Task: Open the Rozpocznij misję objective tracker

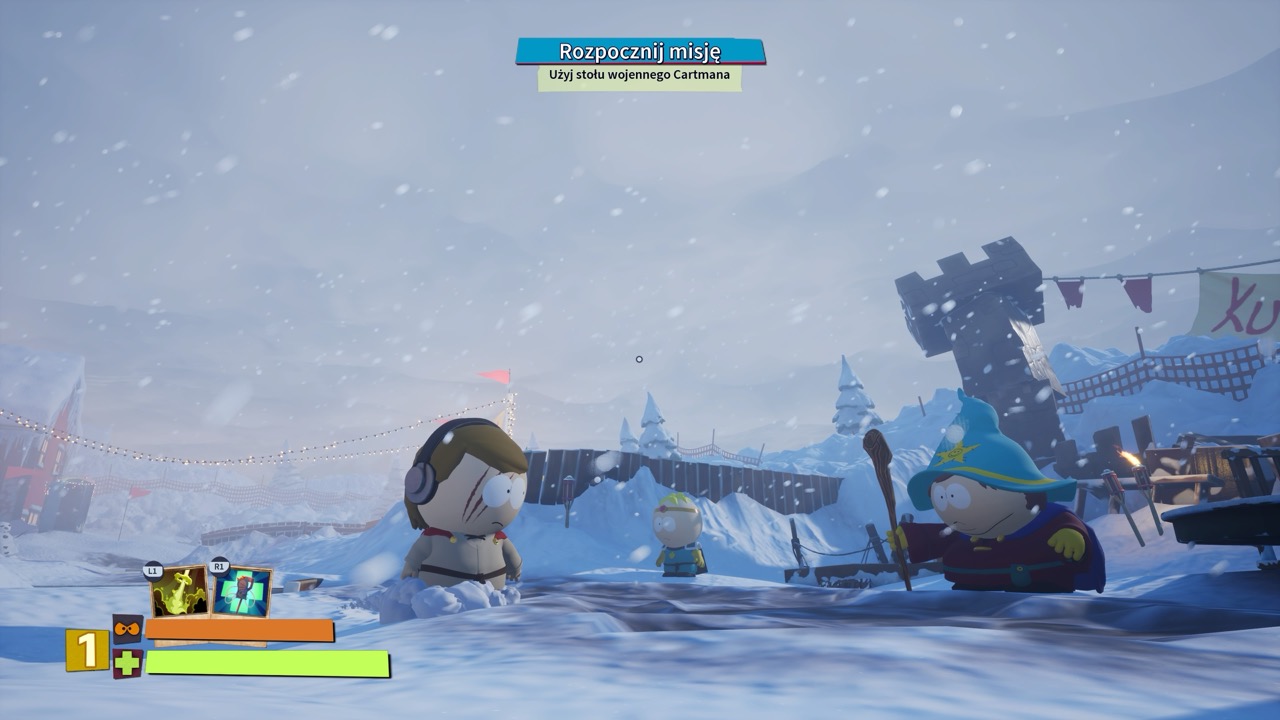Action: pyautogui.click(x=640, y=52)
